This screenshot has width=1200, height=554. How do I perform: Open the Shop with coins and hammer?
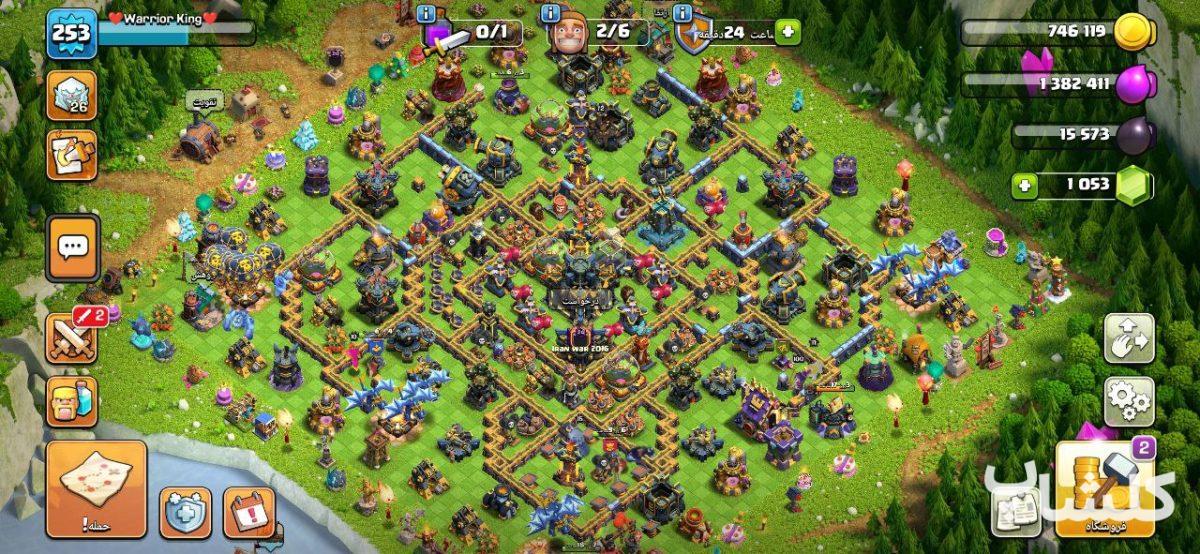1105,489
